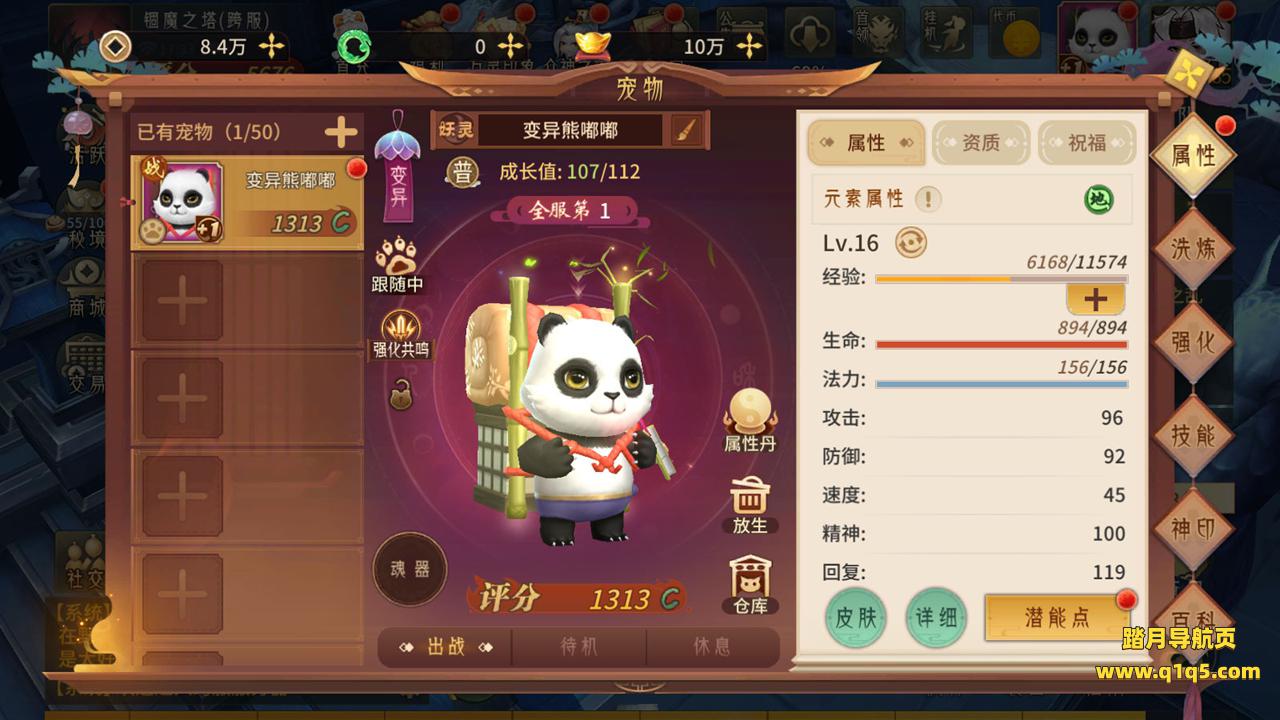
Task: Select the 属性 tab in the panel
Action: tap(866, 143)
